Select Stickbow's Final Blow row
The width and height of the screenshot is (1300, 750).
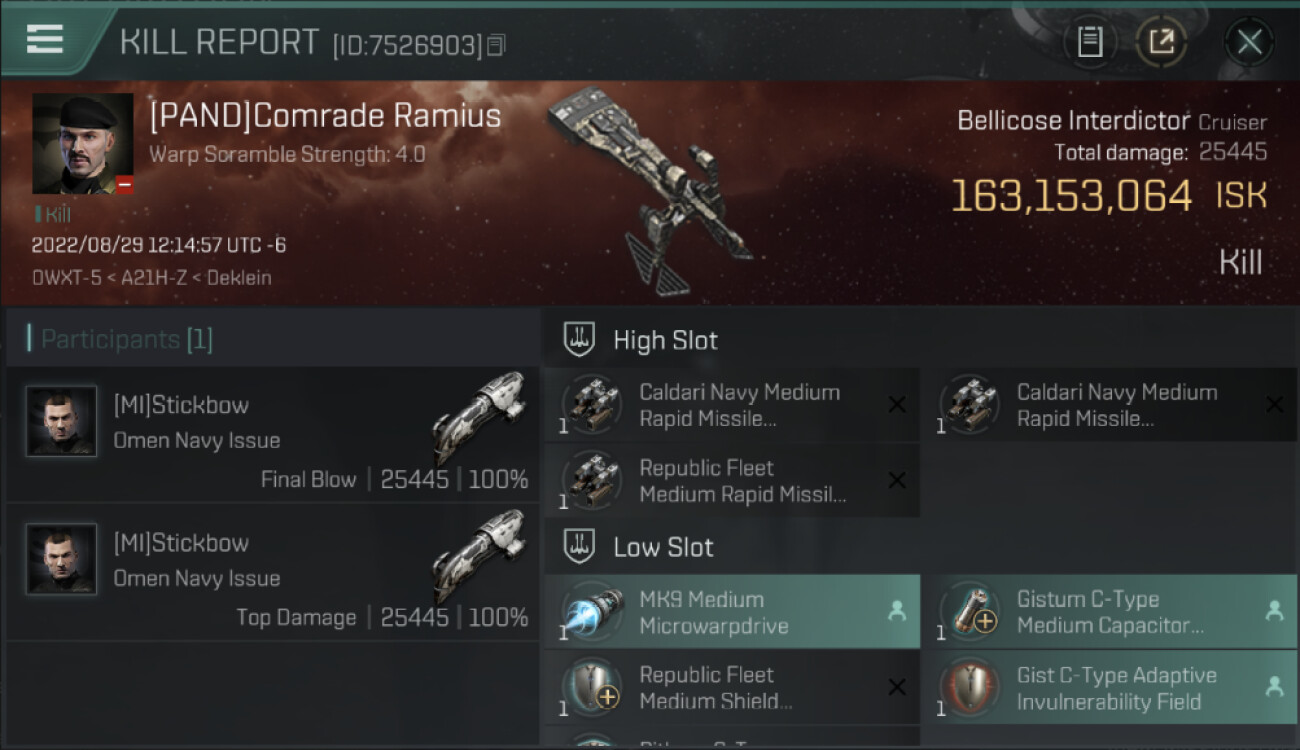[272, 435]
